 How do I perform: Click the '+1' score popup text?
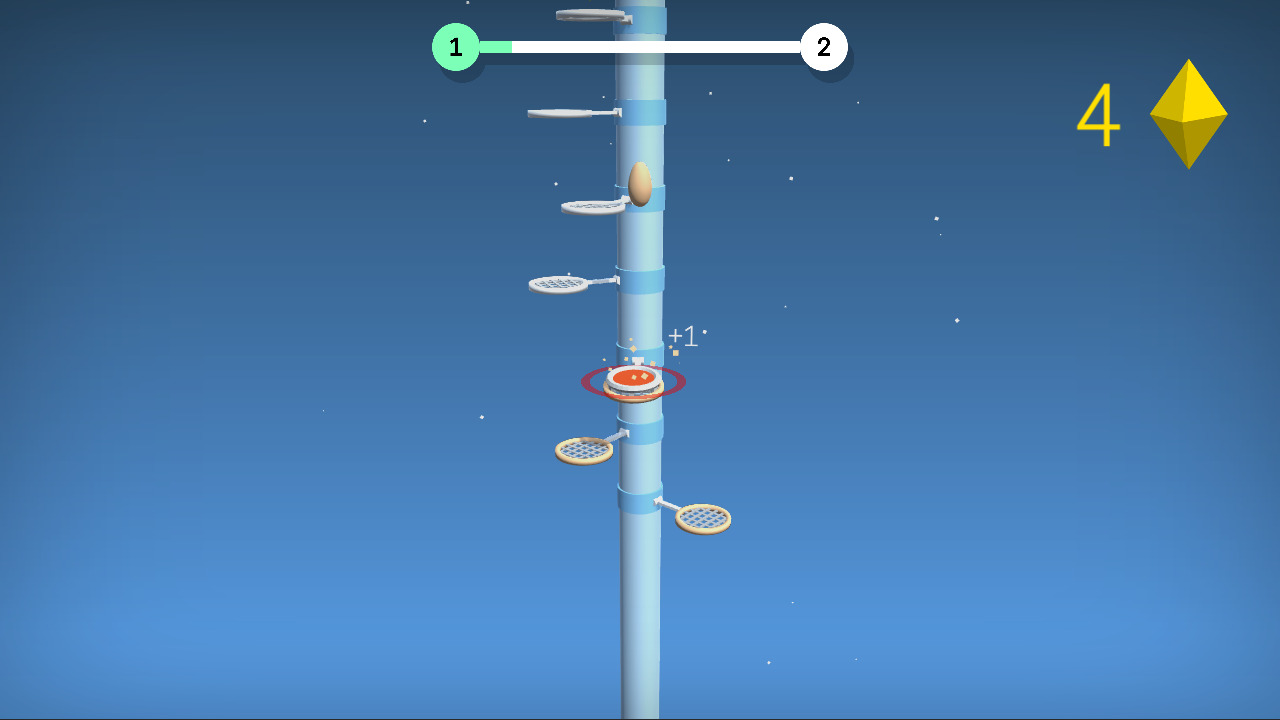click(x=684, y=337)
